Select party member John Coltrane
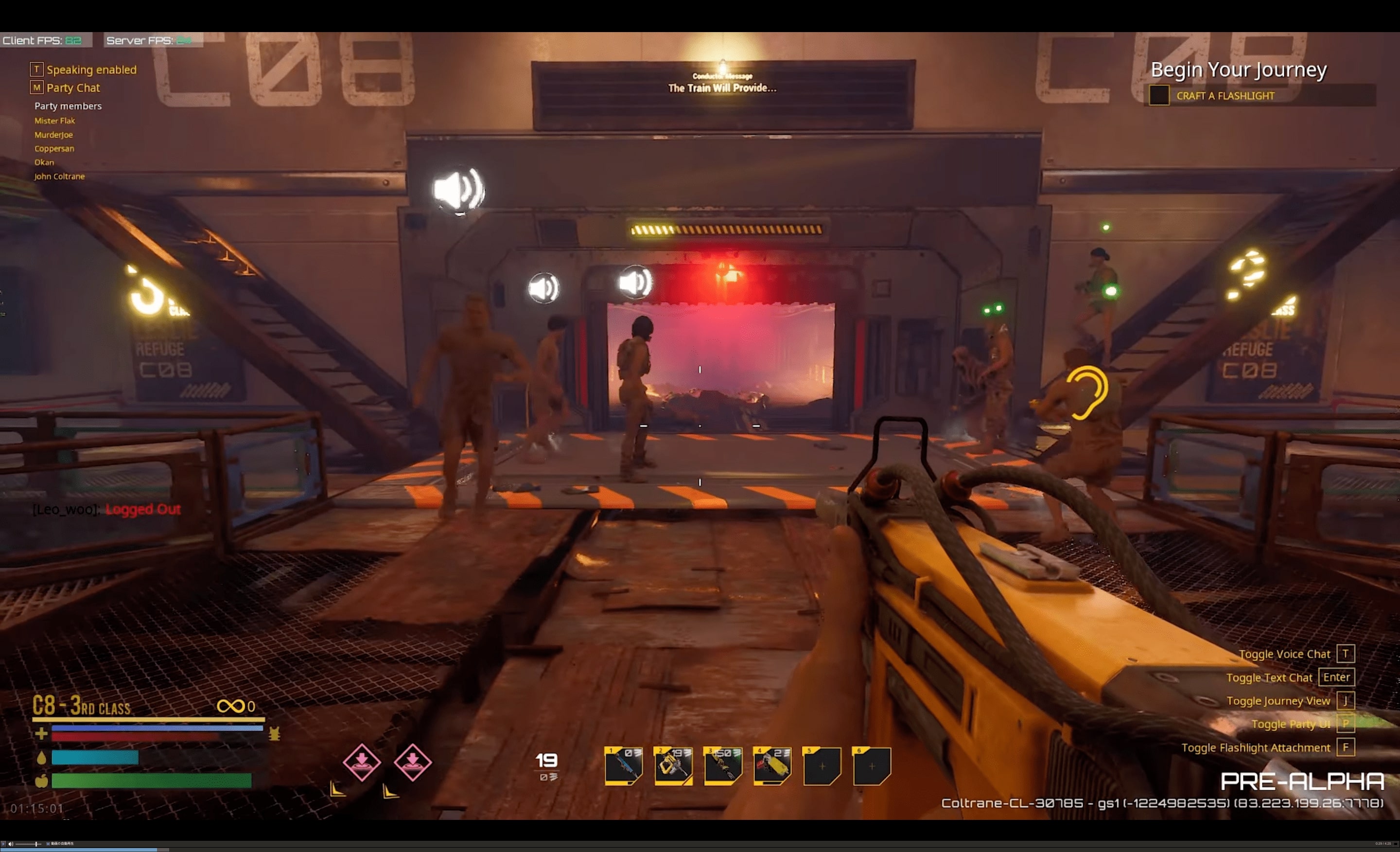The image size is (1400, 852). coord(59,176)
